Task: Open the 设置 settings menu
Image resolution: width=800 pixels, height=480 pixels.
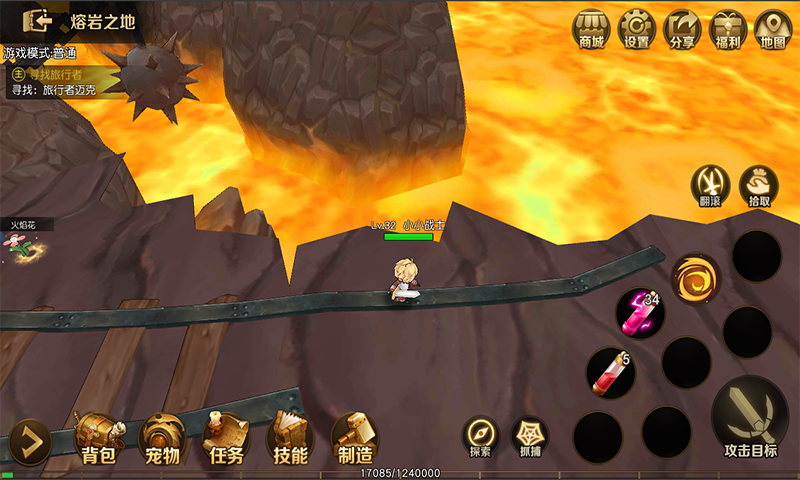Action: point(636,29)
